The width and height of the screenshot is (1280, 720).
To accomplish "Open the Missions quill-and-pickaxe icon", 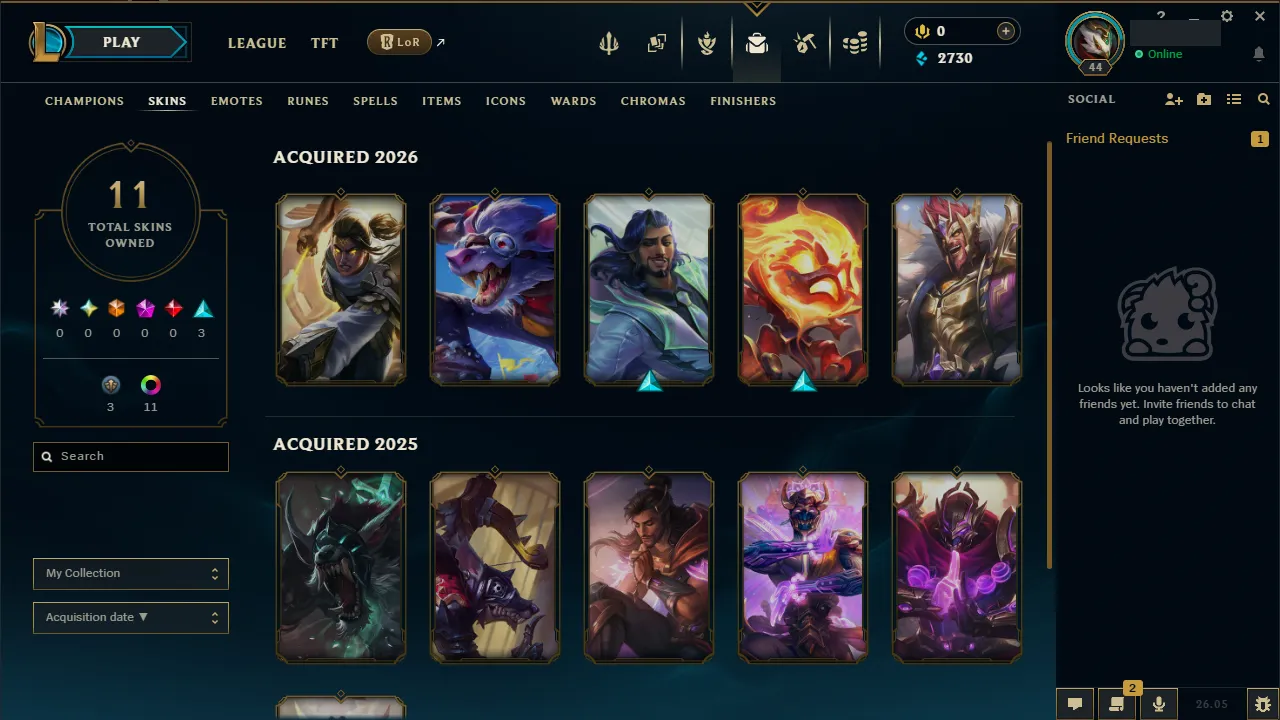I will coord(805,43).
